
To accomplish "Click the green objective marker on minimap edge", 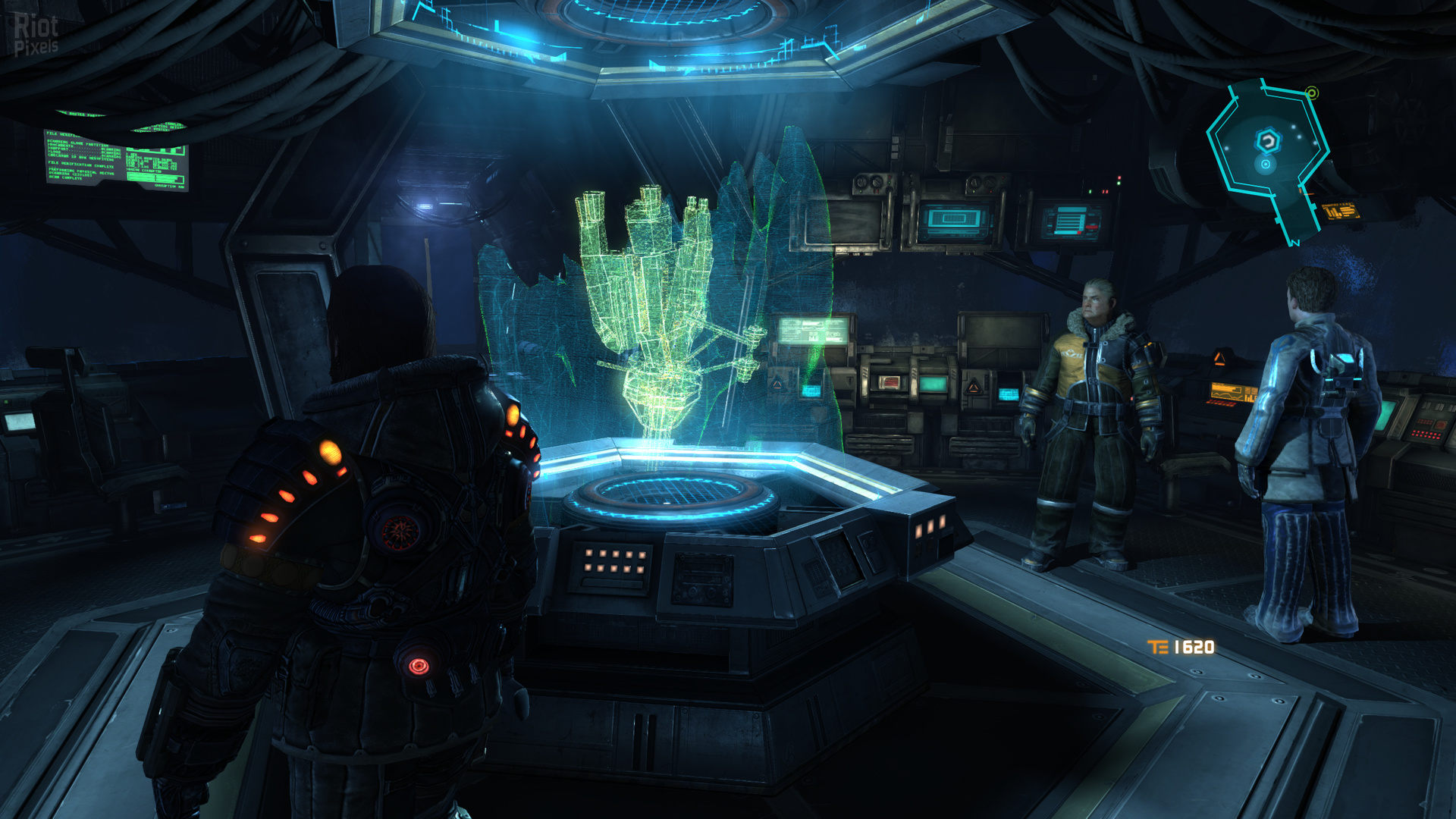I will pos(1312,93).
